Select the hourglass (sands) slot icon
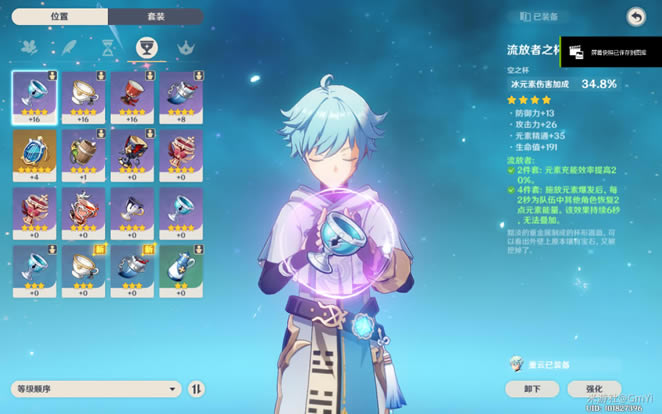The width and height of the screenshot is (662, 414). pos(107,48)
